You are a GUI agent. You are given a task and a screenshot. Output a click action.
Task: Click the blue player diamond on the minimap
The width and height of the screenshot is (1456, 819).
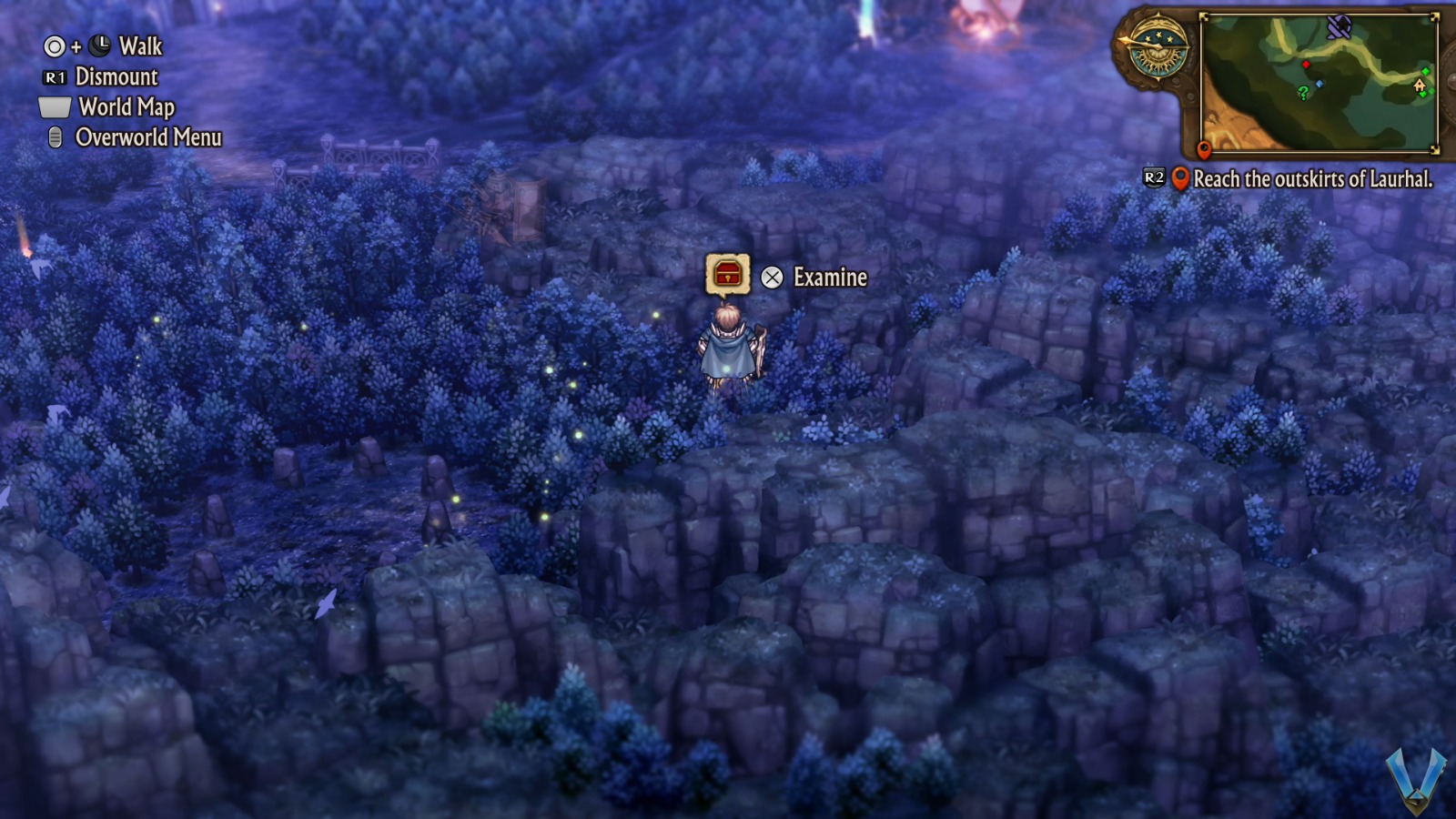coord(1319,84)
